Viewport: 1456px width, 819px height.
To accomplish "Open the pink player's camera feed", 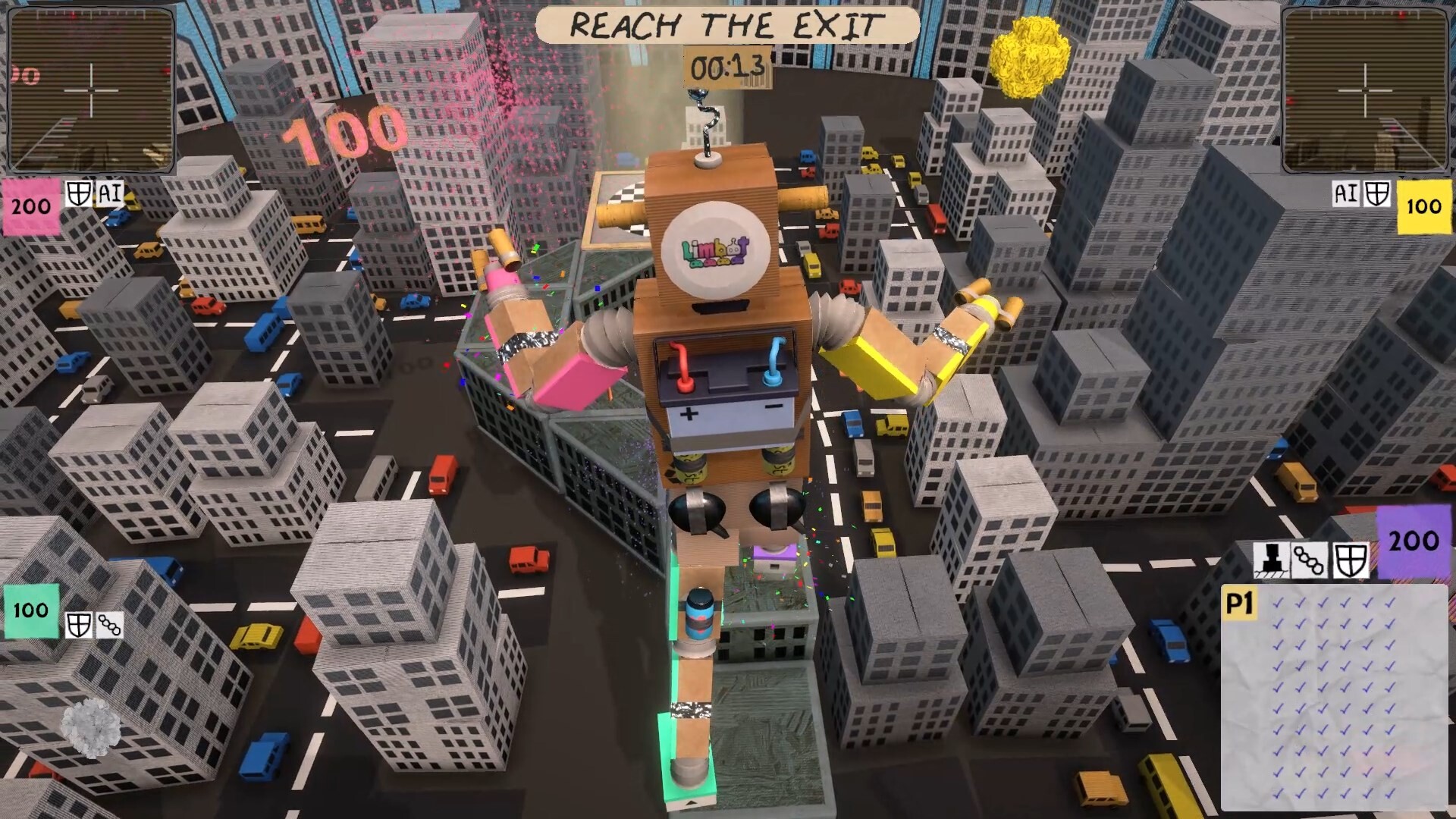I will point(91,89).
